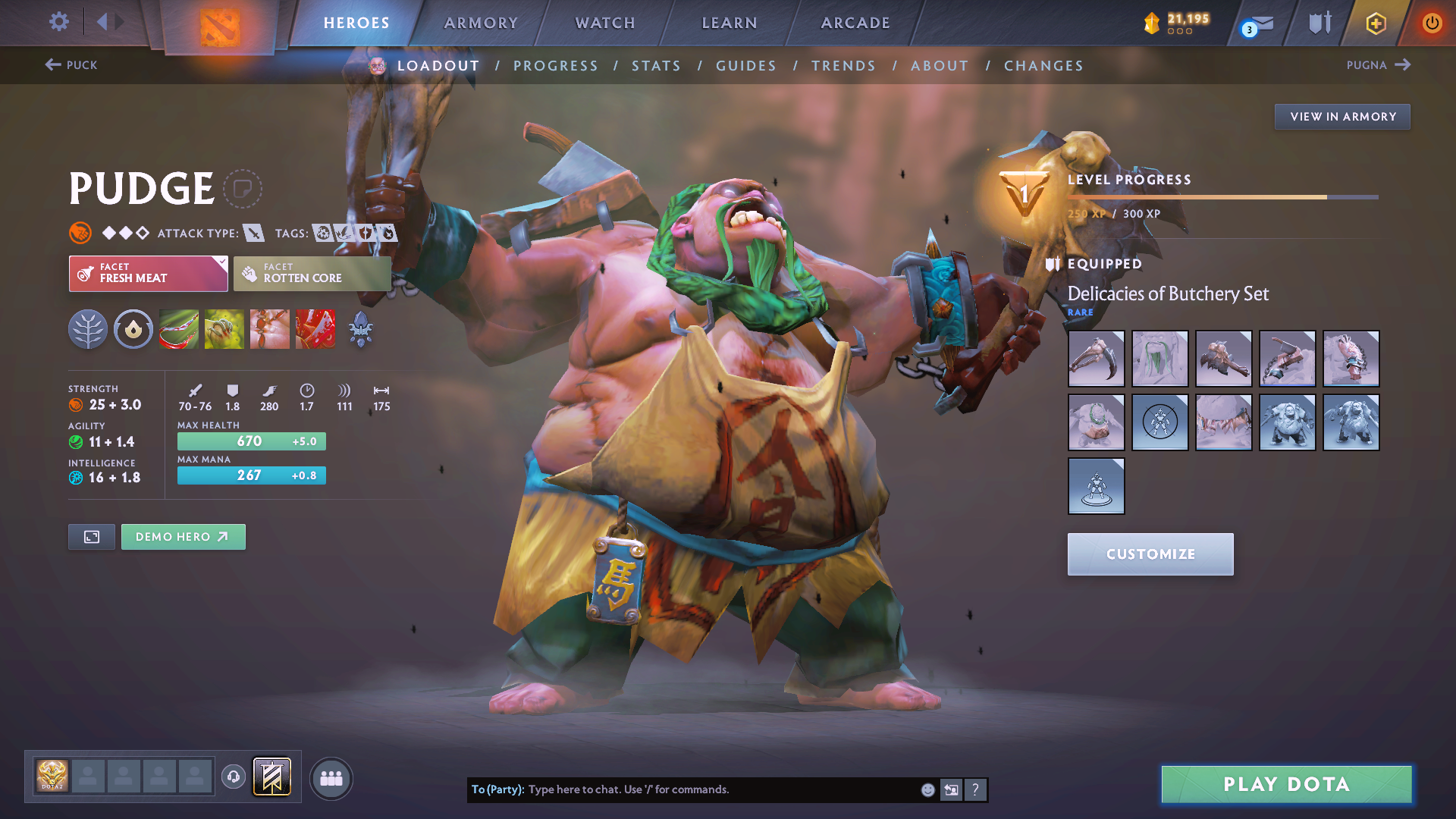
Task: Open the mail inbox with 3 notifications
Action: tap(1258, 24)
